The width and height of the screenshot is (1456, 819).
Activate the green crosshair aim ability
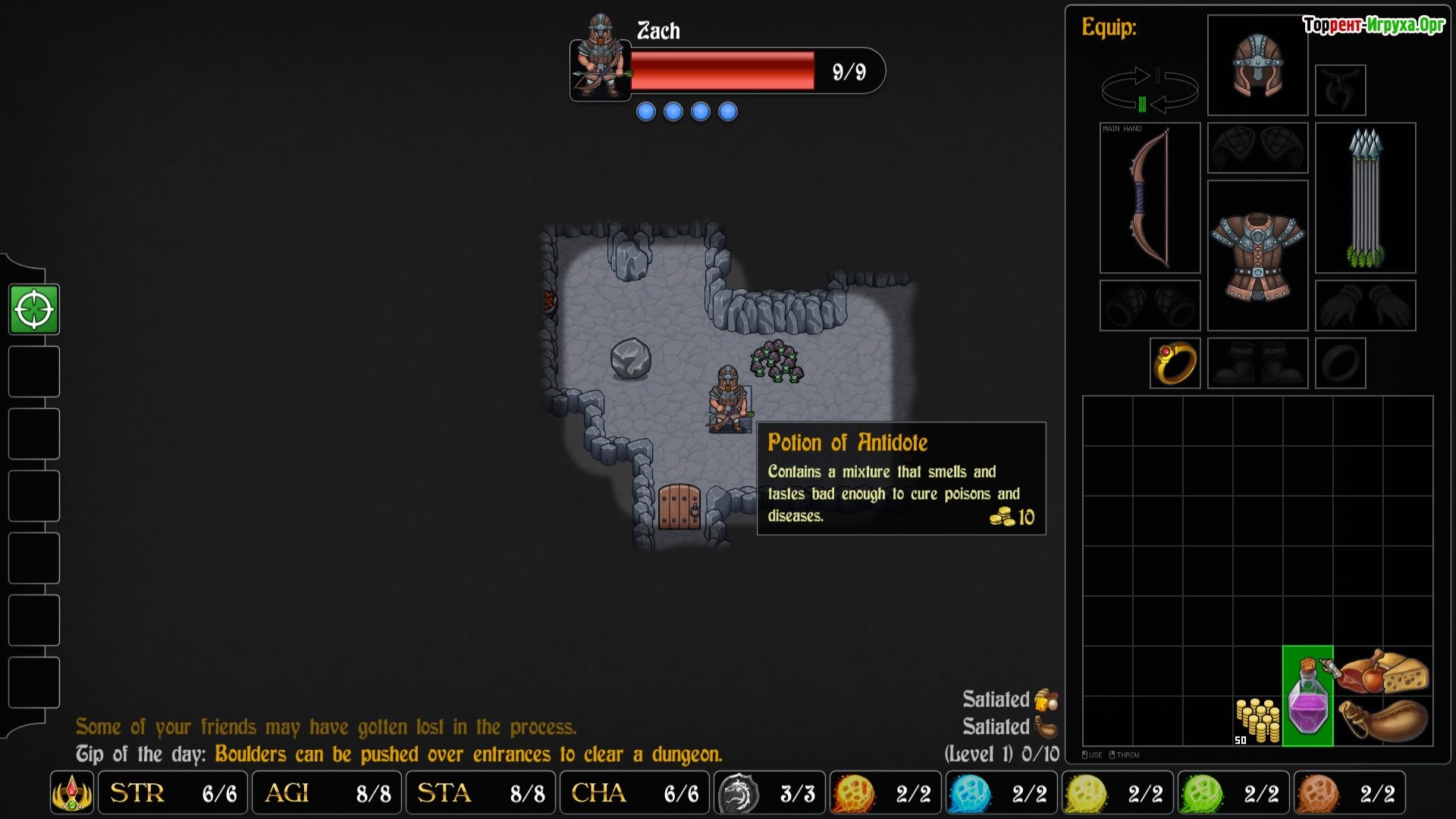34,309
